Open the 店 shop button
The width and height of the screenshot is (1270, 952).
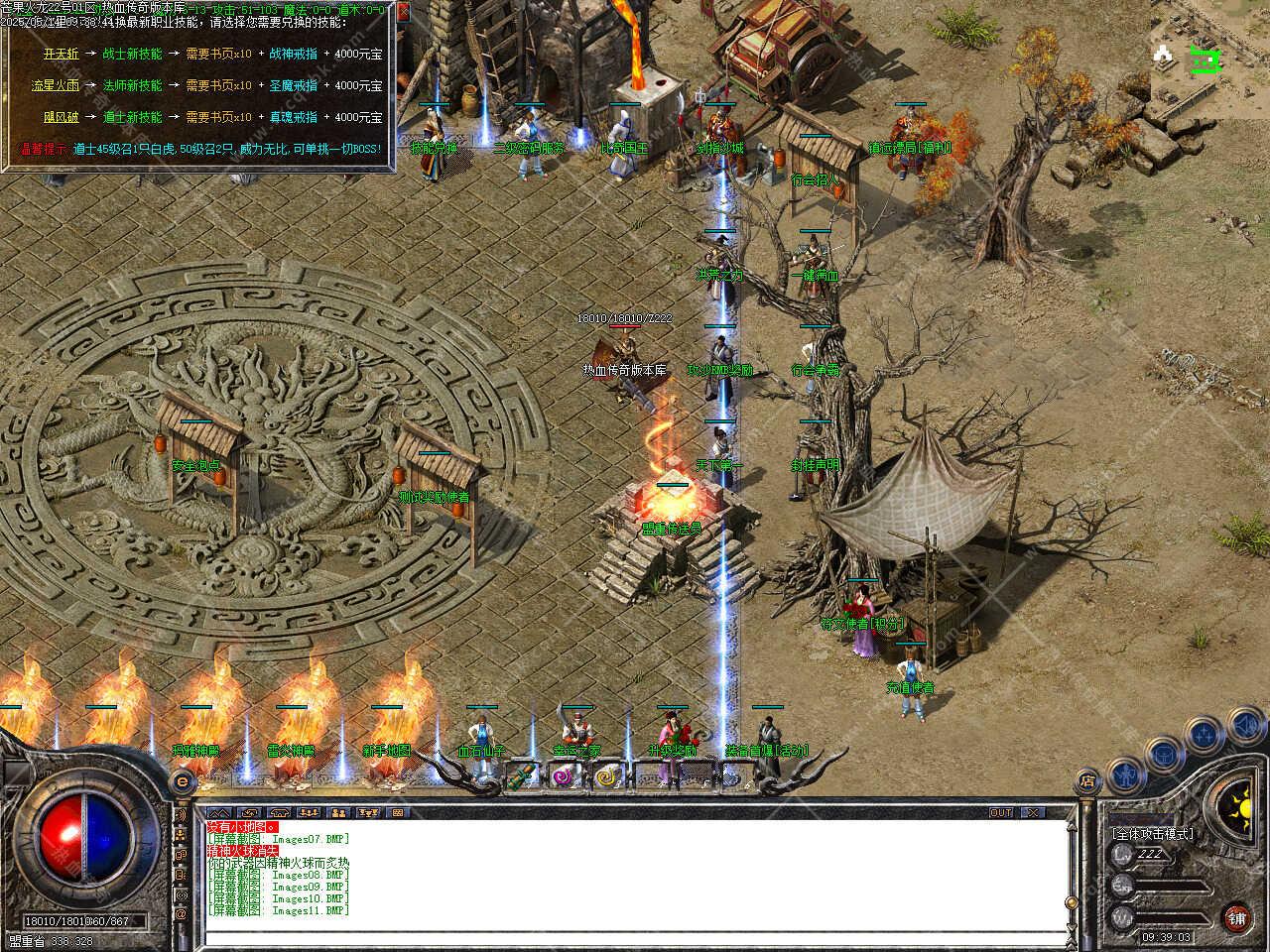1088,782
